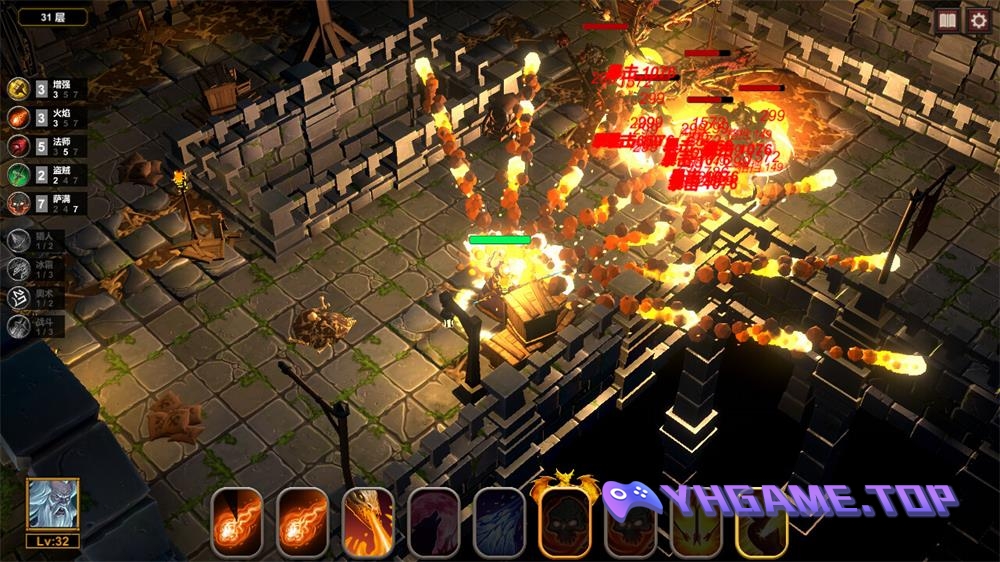Screen dimensions: 1000x562
Task: Select the 增强 synergy icon
Action: [18, 90]
